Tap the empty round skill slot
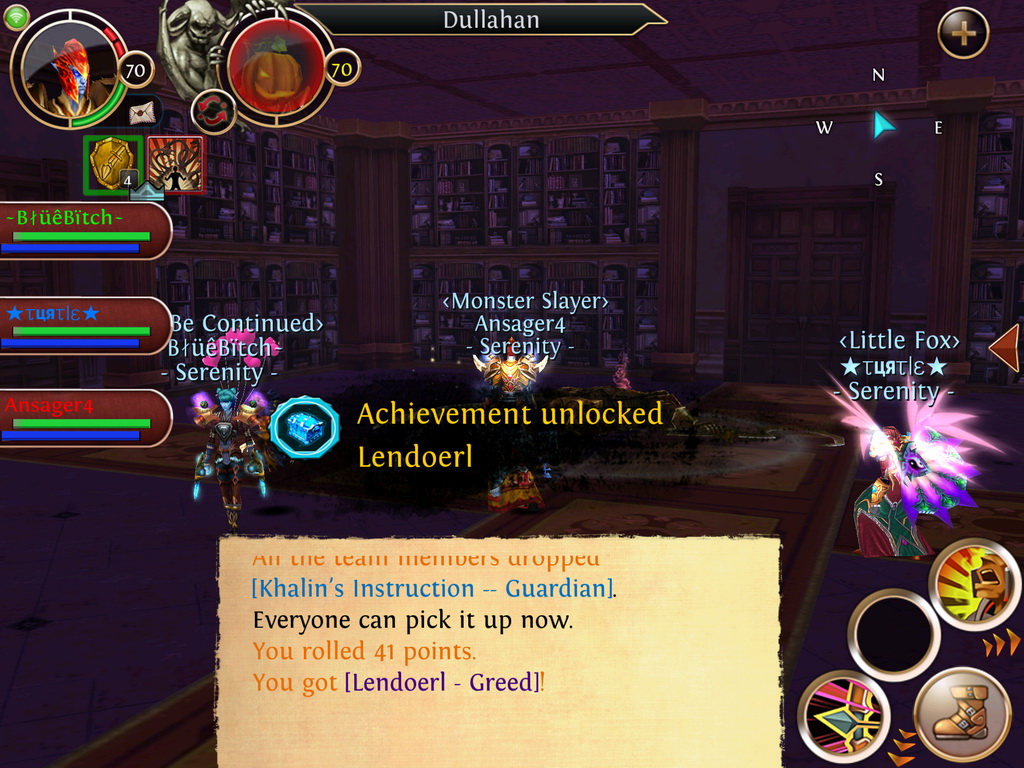The height and width of the screenshot is (768, 1024). coord(893,635)
